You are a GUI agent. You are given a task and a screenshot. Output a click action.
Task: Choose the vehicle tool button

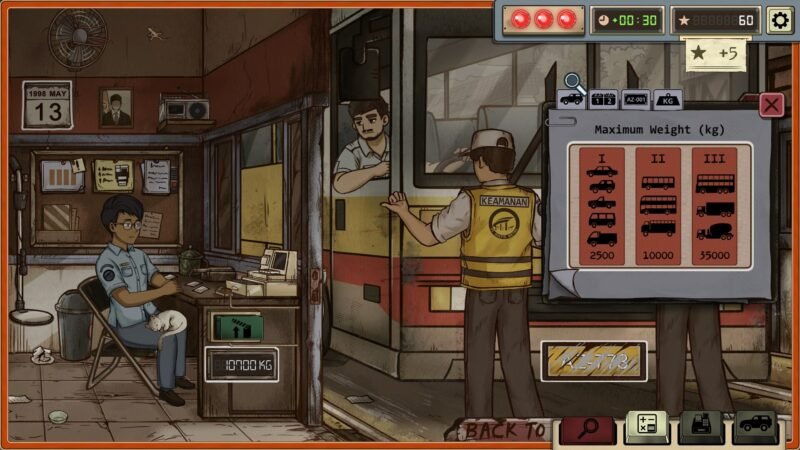754,428
